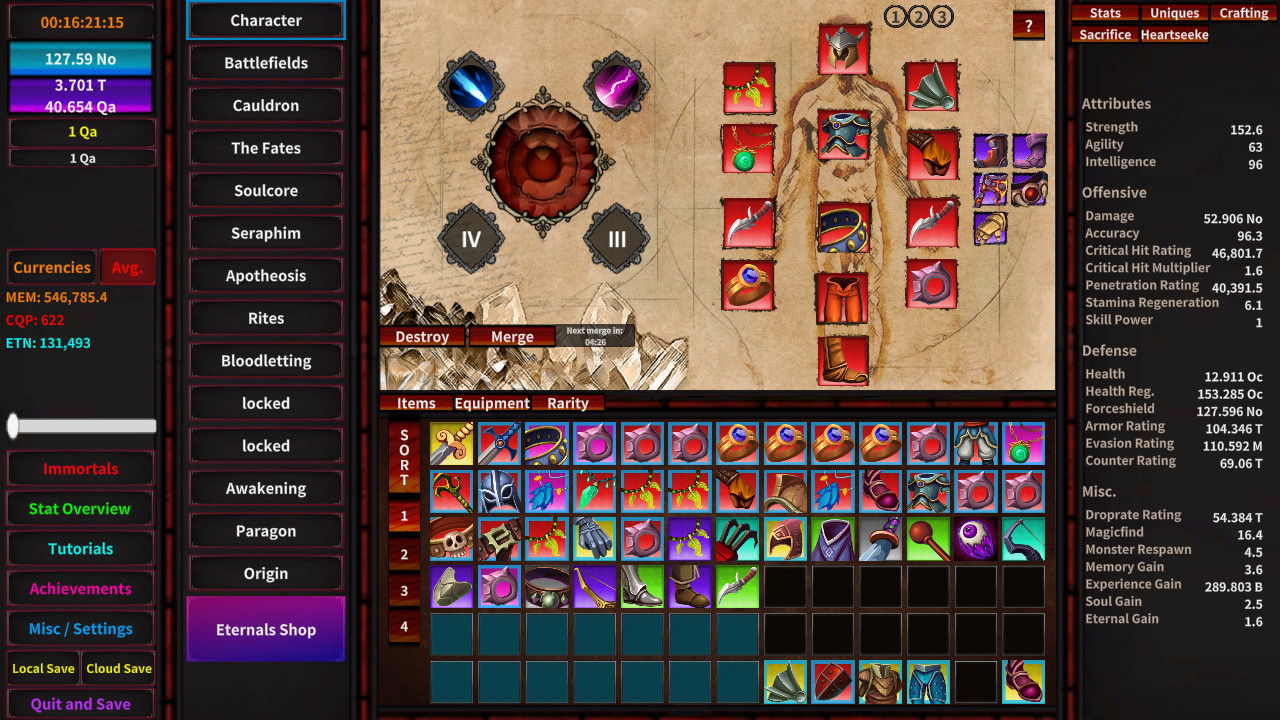Click the blue frost orb skill icon
The height and width of the screenshot is (720, 1280).
(x=471, y=87)
